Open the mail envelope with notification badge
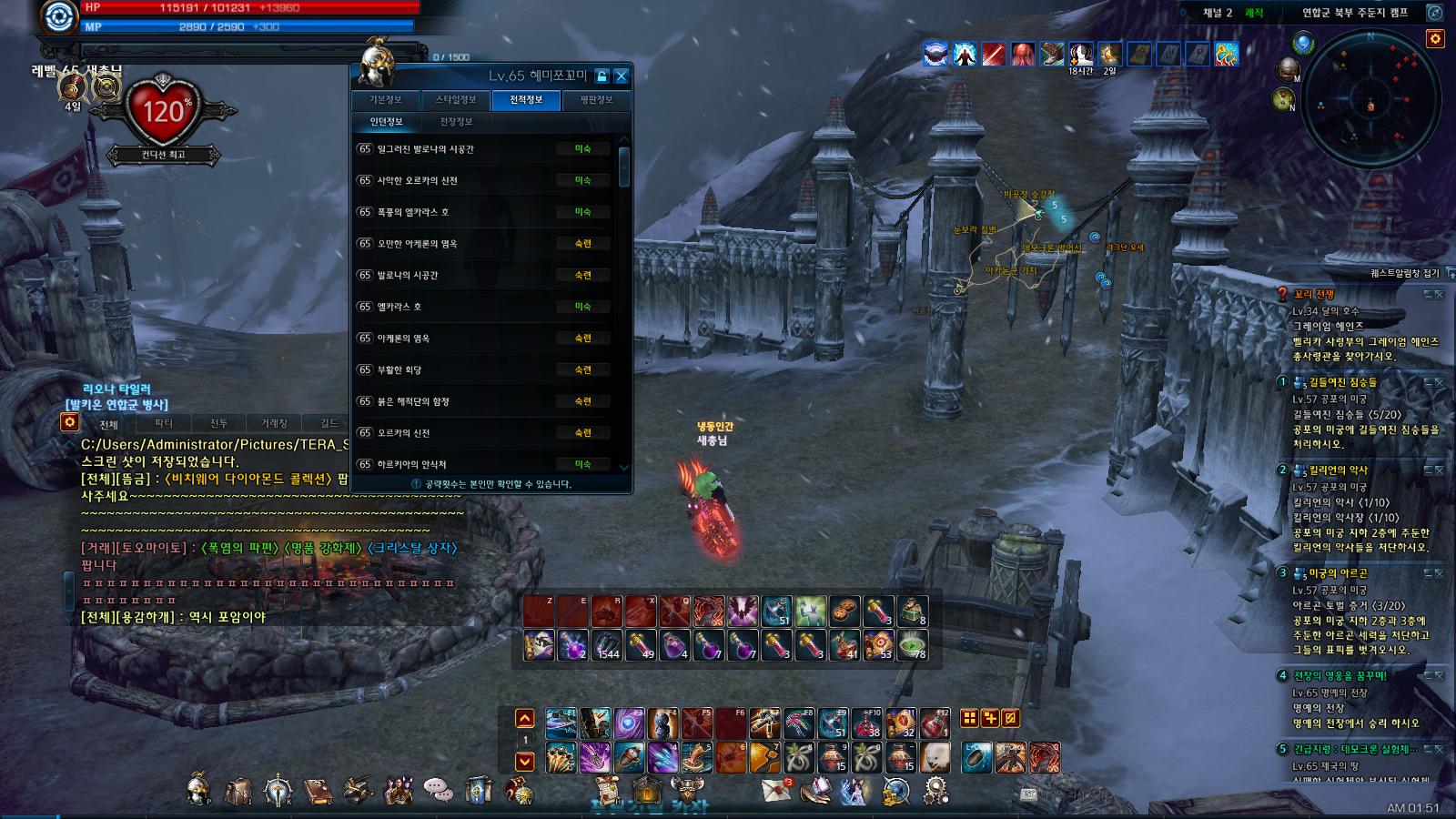This screenshot has height=819, width=1456. pos(776,790)
